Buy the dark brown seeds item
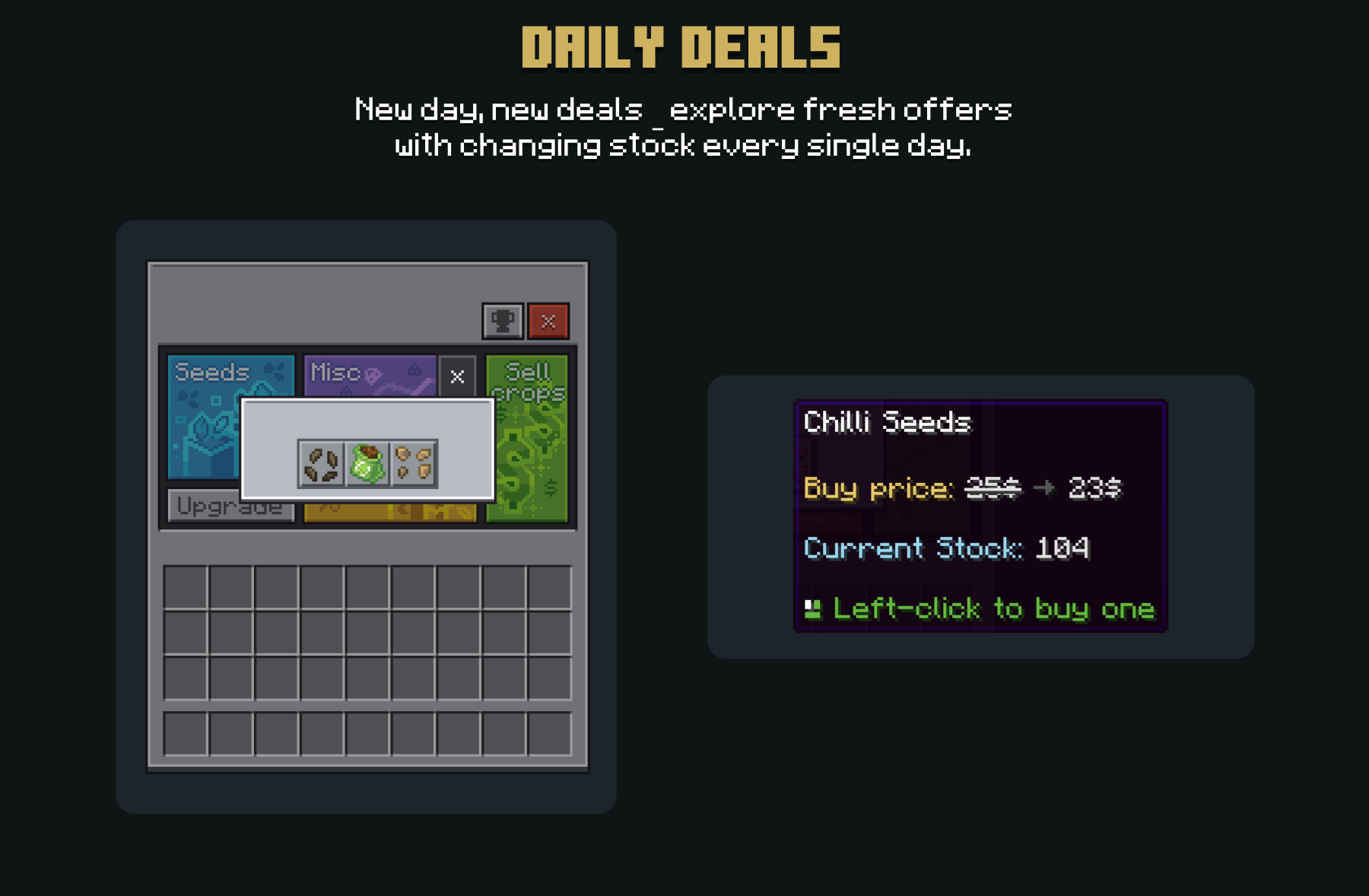Screen dimensions: 1369x896 pyautogui.click(x=321, y=464)
